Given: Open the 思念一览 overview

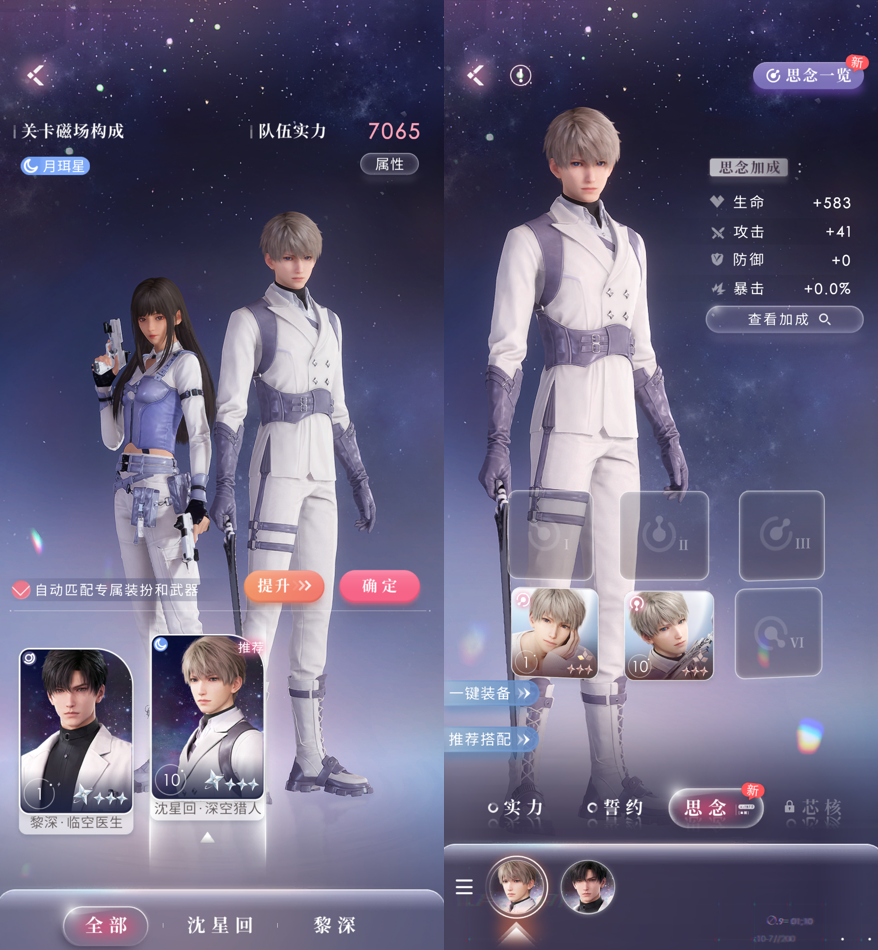Looking at the screenshot, I should click(x=808, y=75).
